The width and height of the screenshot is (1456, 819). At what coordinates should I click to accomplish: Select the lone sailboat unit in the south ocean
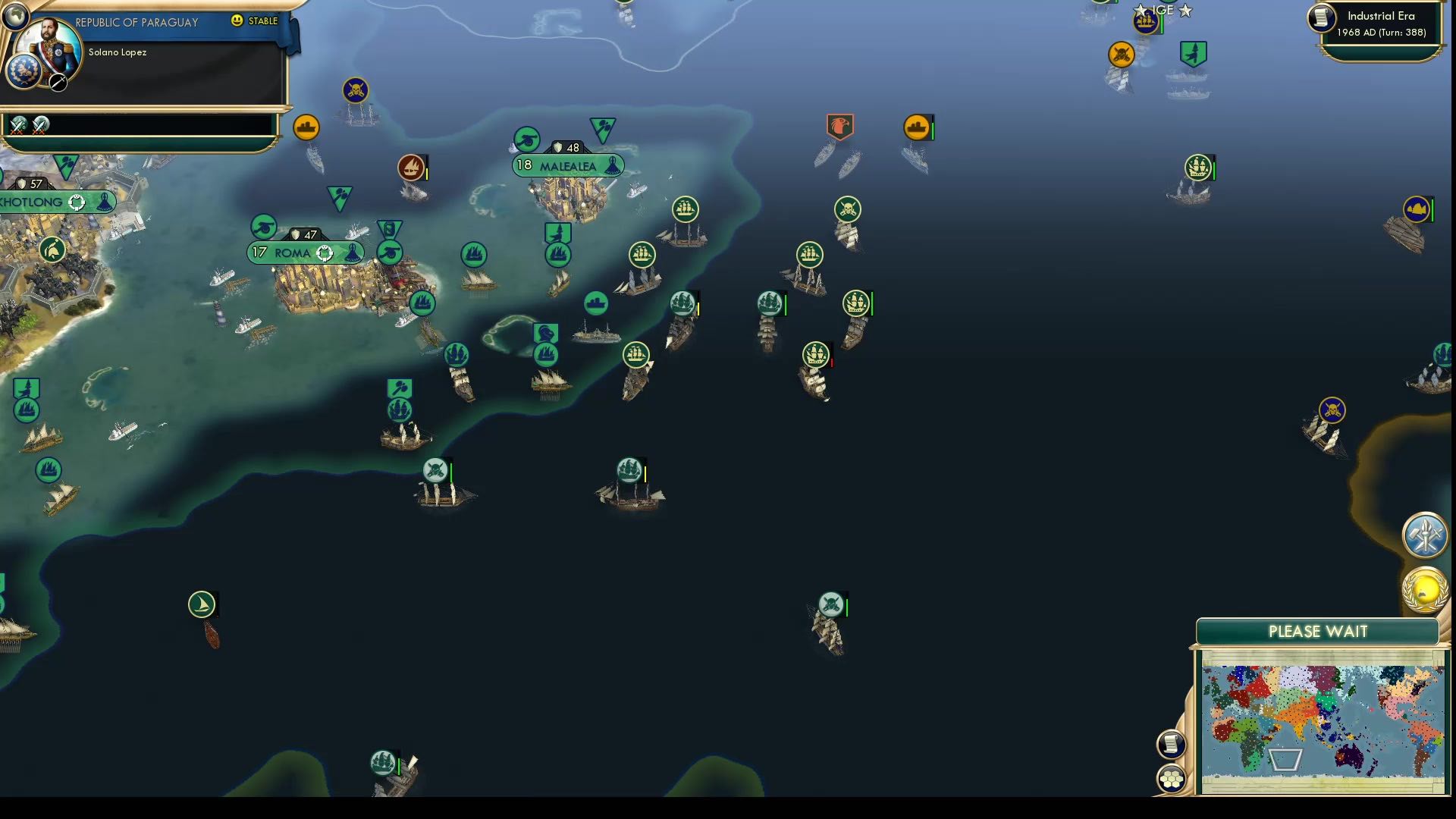(x=202, y=604)
